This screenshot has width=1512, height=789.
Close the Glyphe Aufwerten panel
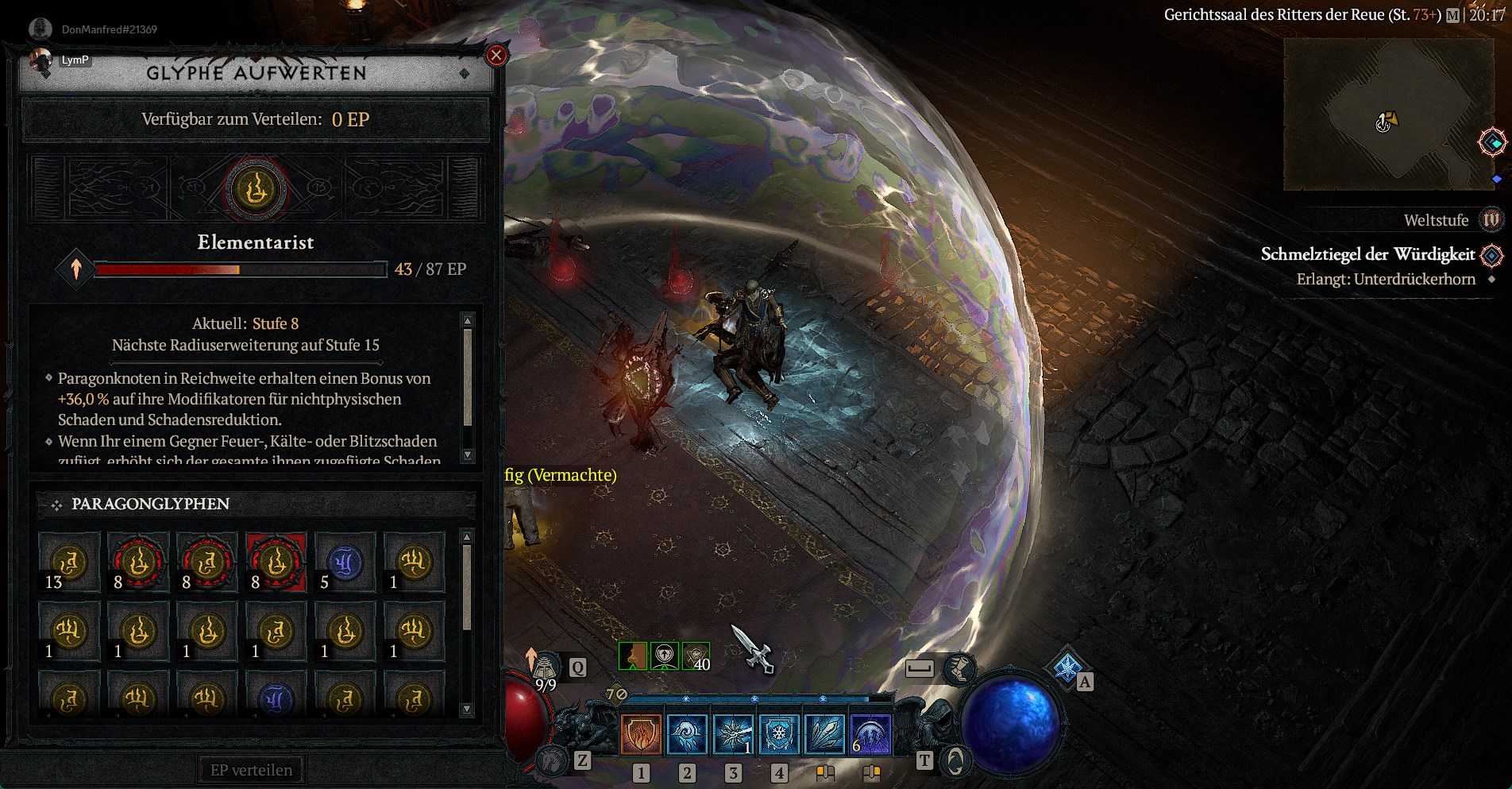496,55
